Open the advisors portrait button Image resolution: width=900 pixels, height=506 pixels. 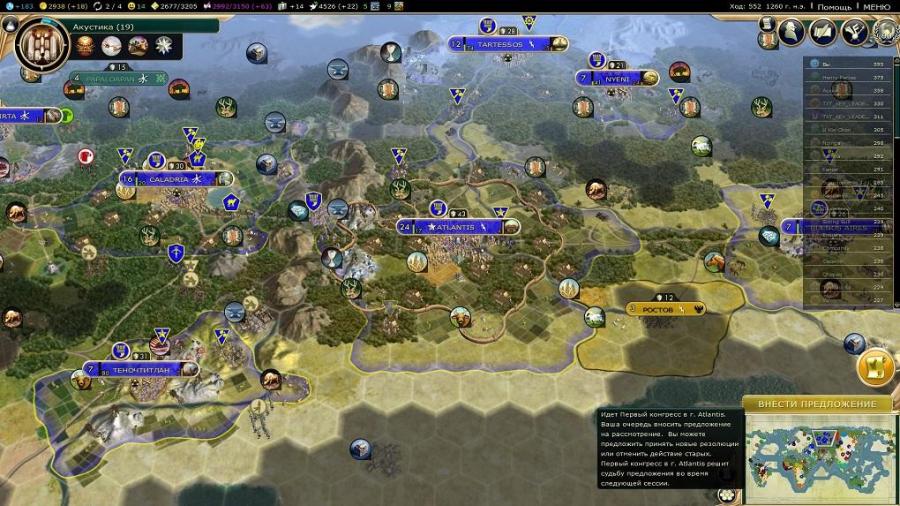792,32
